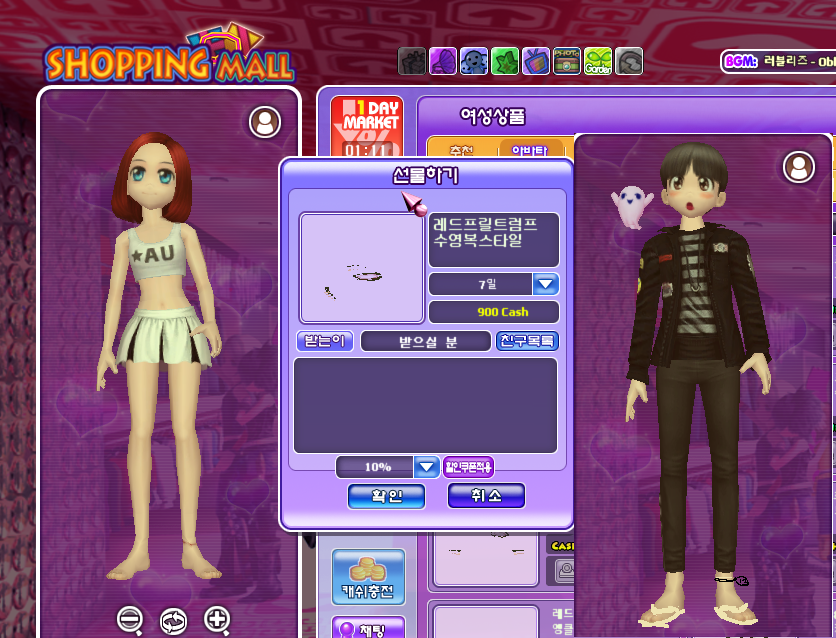Click the purple gramophone icon
The image size is (836, 638).
[443, 61]
